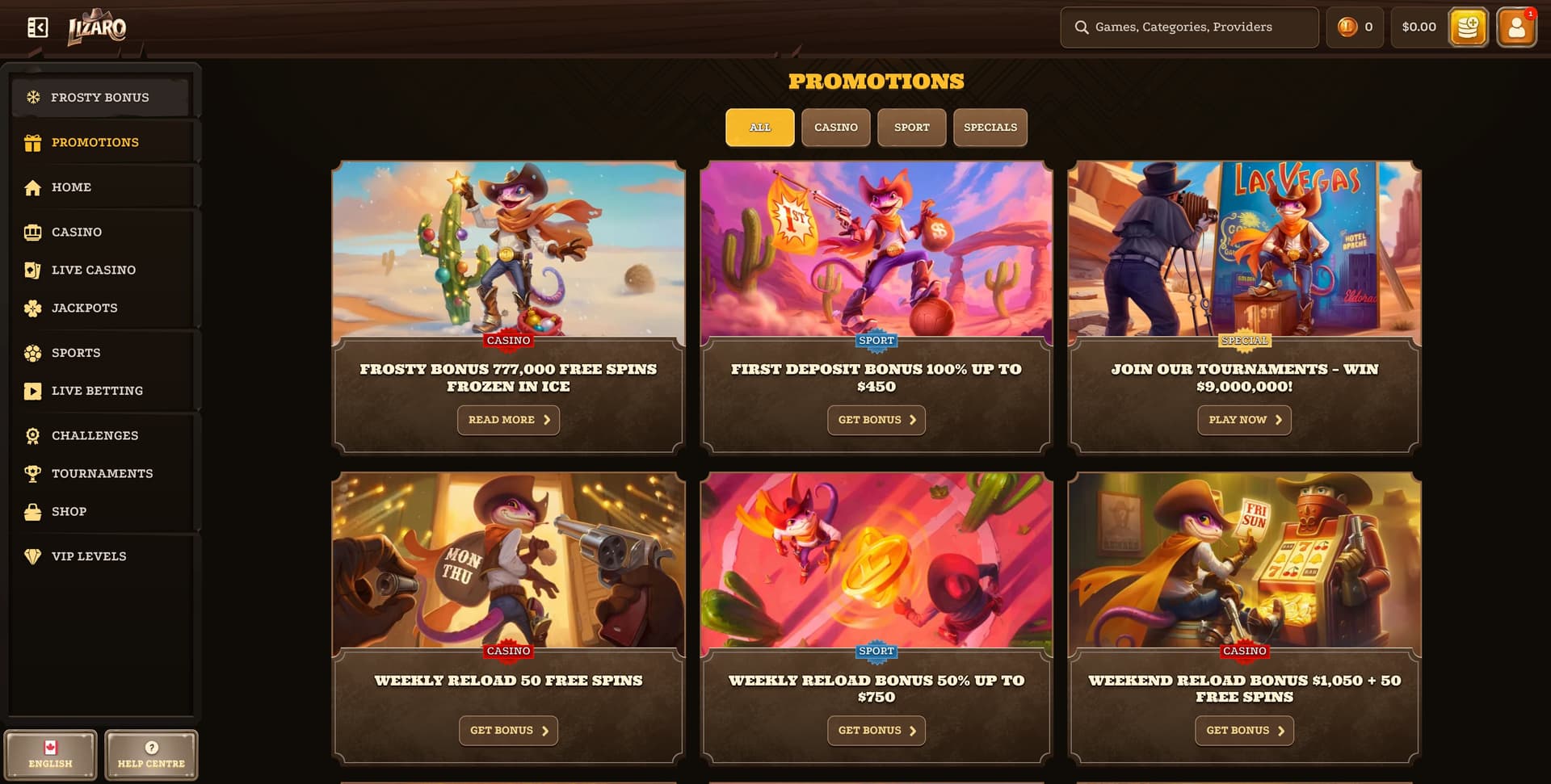Change language with the English button
Image resolution: width=1551 pixels, height=784 pixels.
tap(50, 755)
